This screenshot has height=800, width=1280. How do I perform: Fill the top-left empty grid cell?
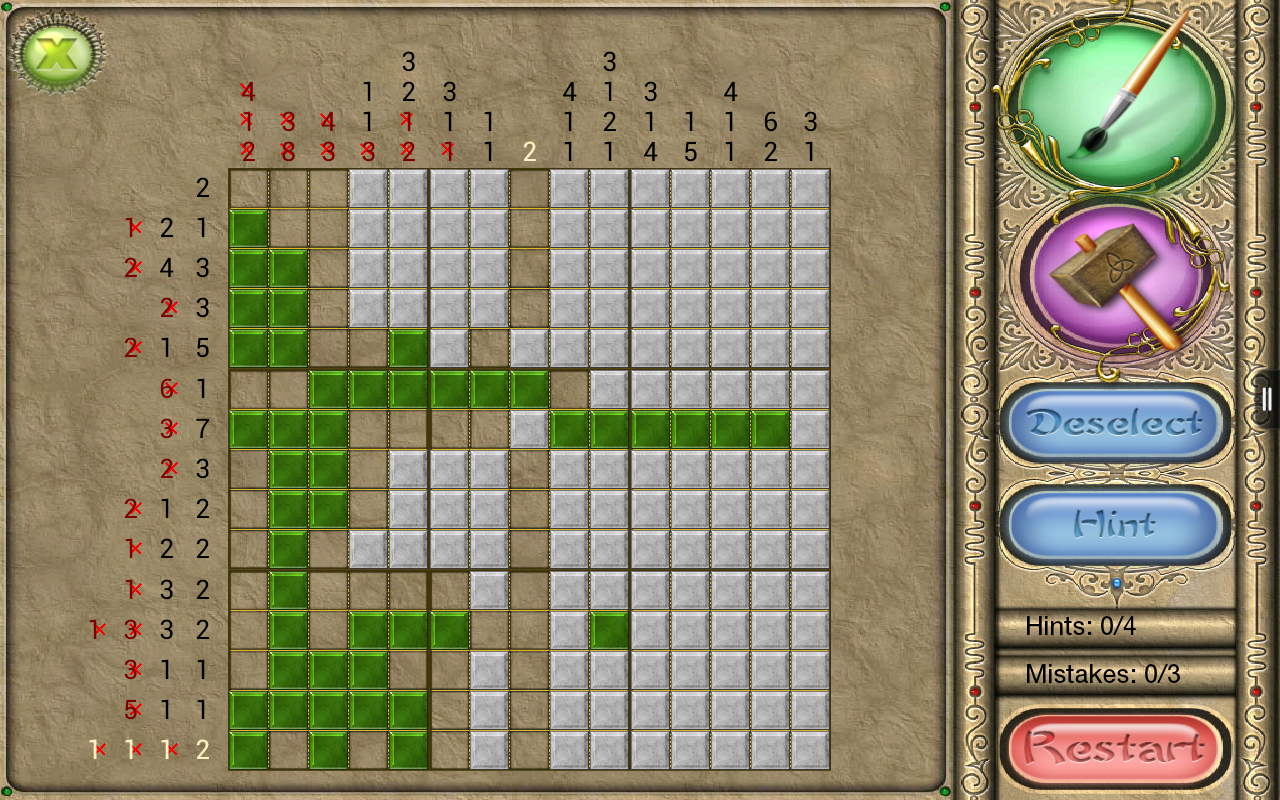249,188
